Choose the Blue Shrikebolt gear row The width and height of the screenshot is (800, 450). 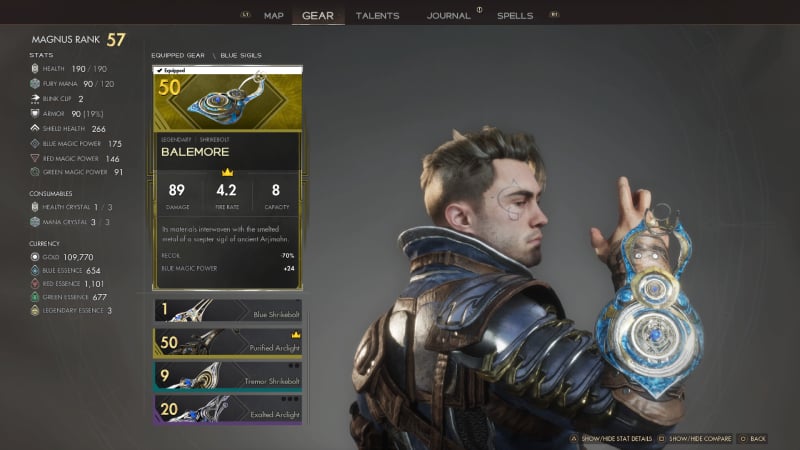pos(226,310)
